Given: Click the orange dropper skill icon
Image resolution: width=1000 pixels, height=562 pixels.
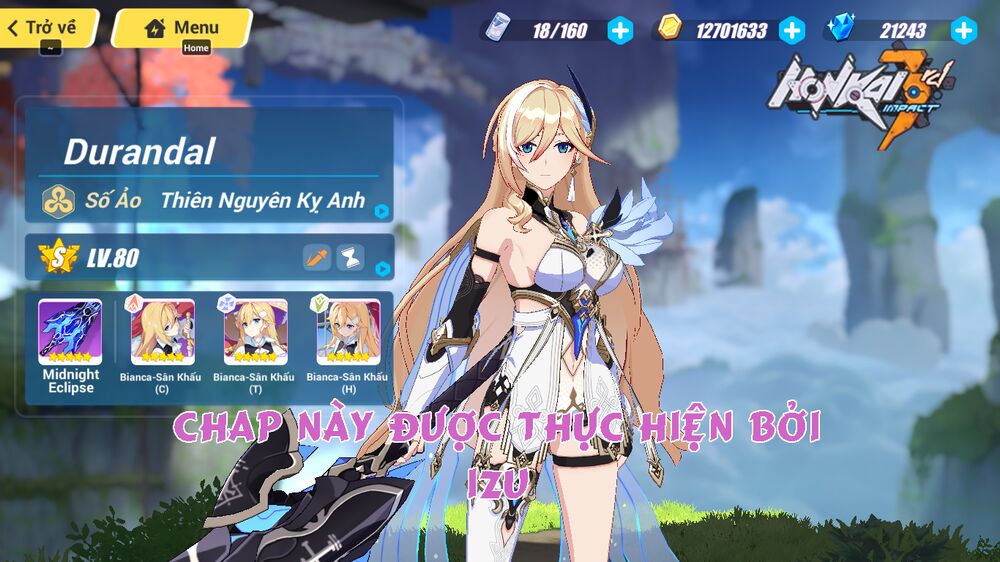Looking at the screenshot, I should point(317,258).
